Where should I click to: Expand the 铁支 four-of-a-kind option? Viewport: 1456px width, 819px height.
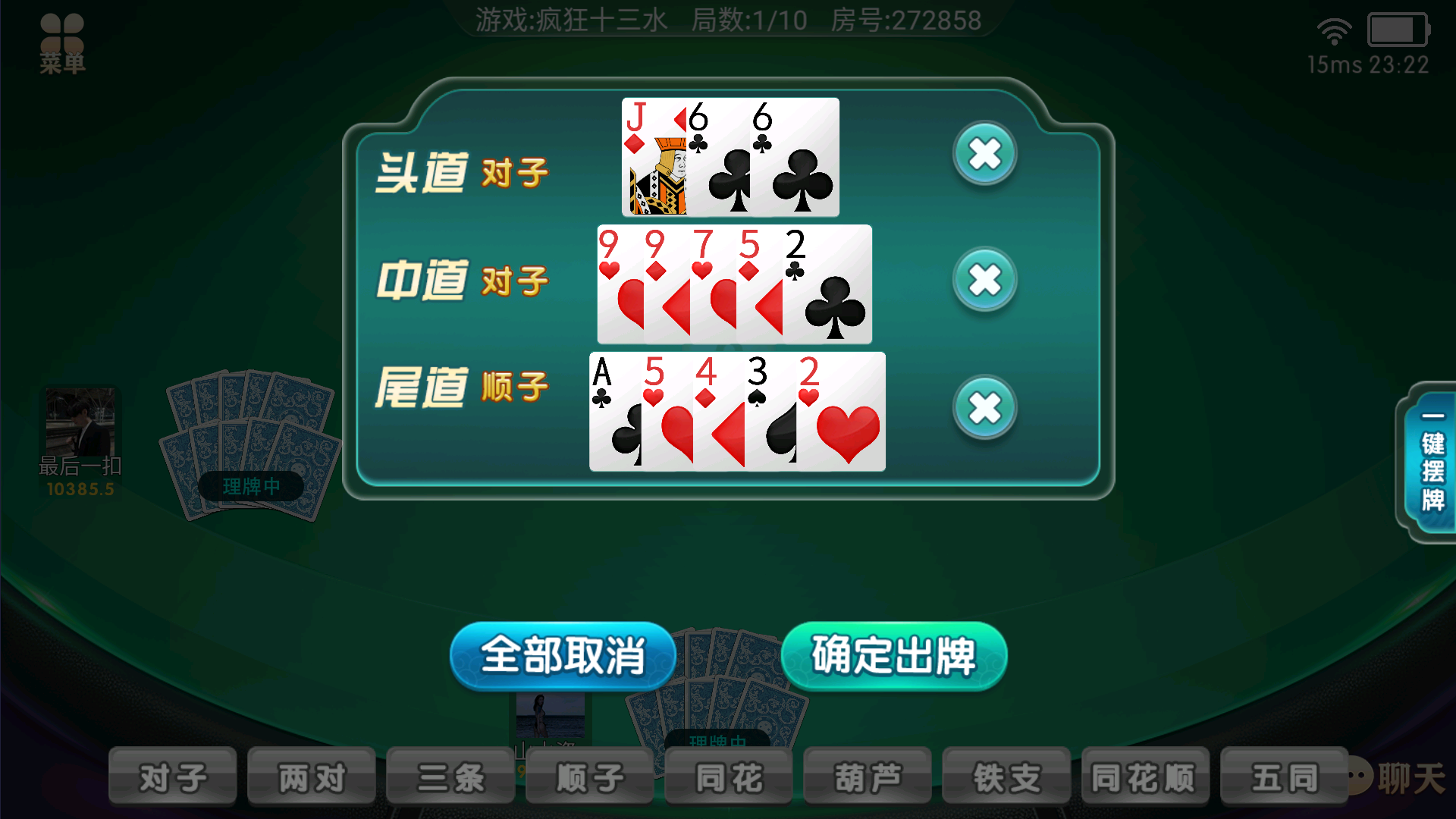tap(1006, 775)
